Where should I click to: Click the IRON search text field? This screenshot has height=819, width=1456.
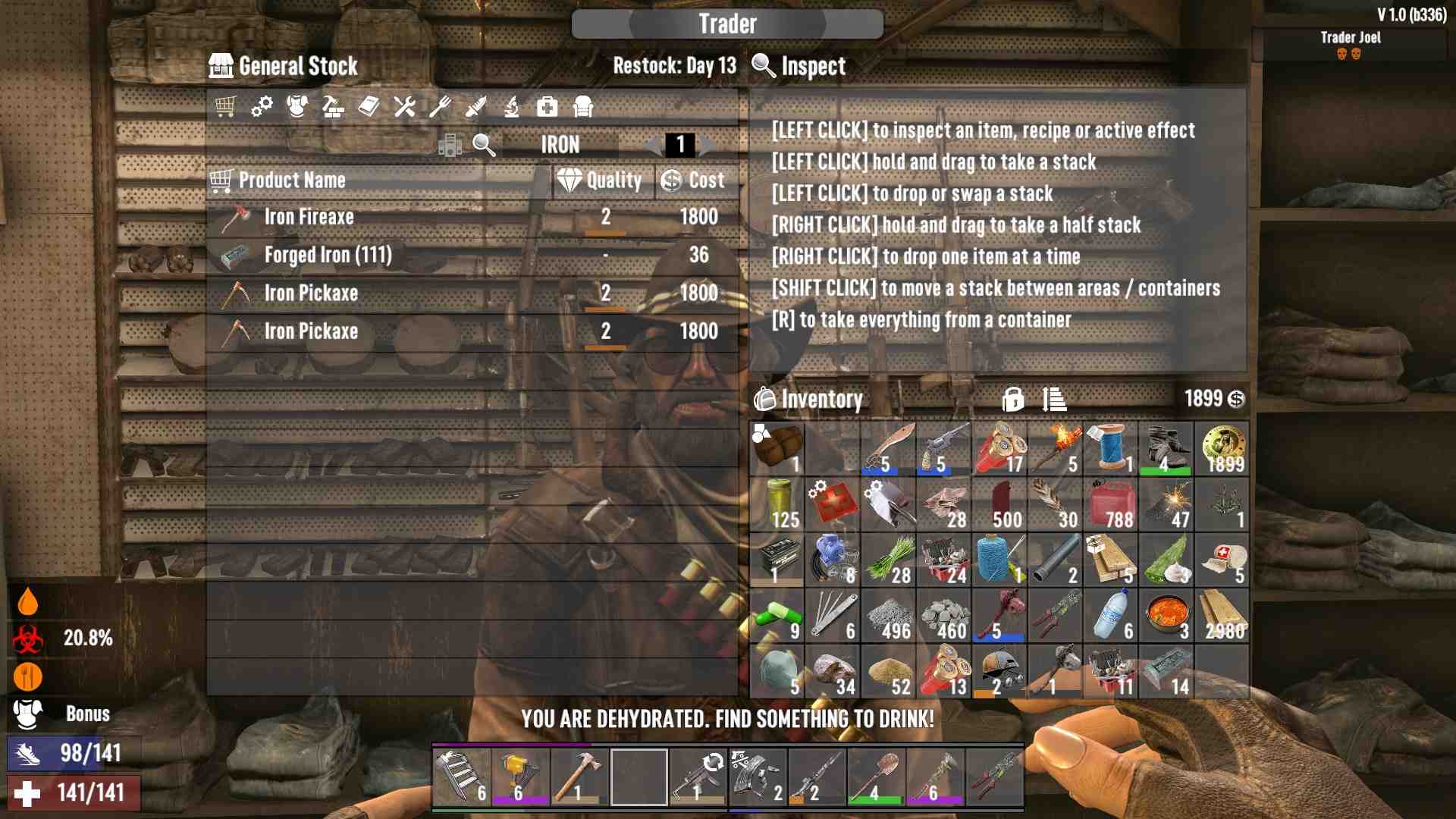coord(560,145)
